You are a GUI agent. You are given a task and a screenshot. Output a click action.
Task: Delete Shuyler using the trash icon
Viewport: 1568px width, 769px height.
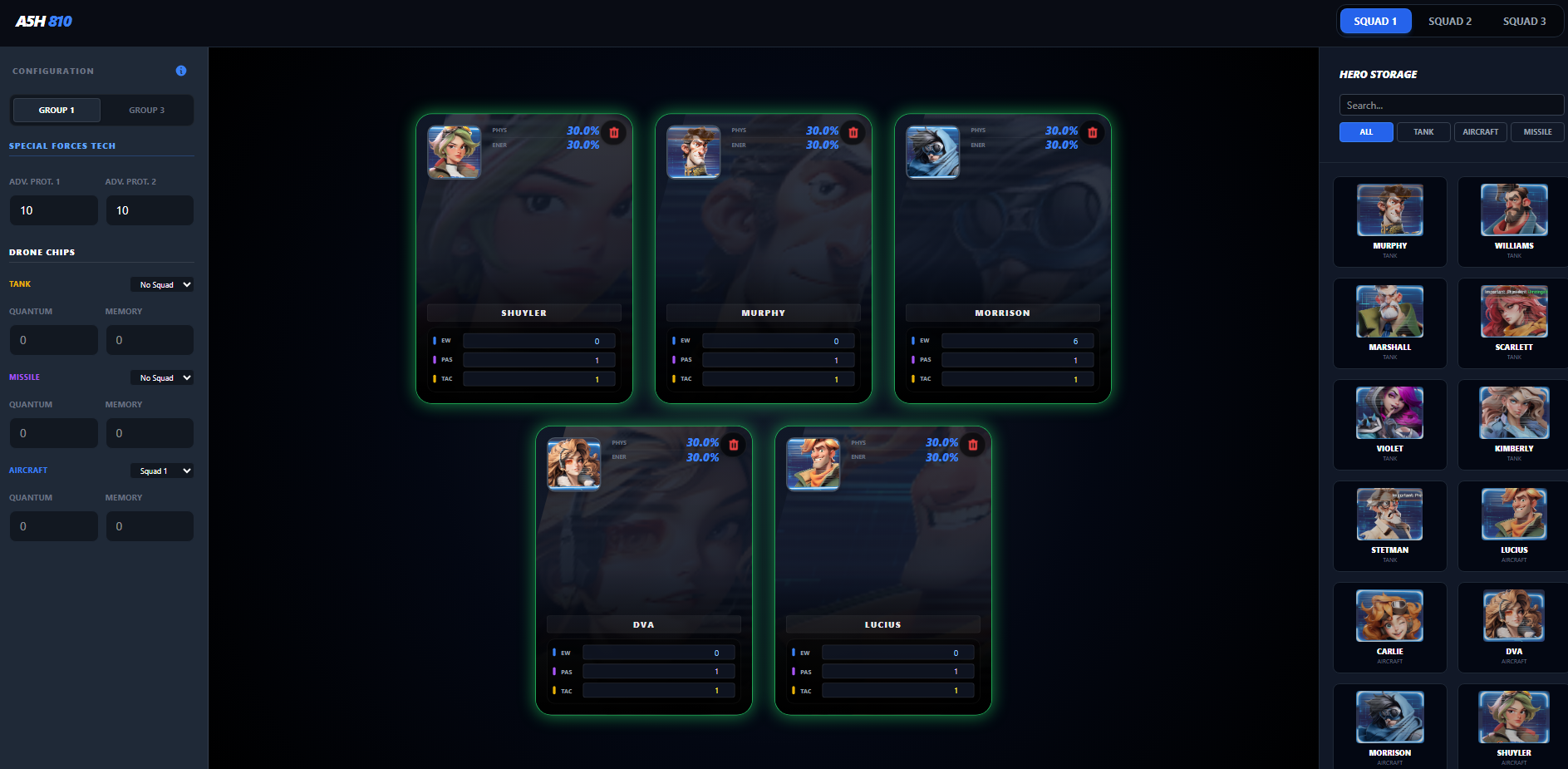point(614,132)
